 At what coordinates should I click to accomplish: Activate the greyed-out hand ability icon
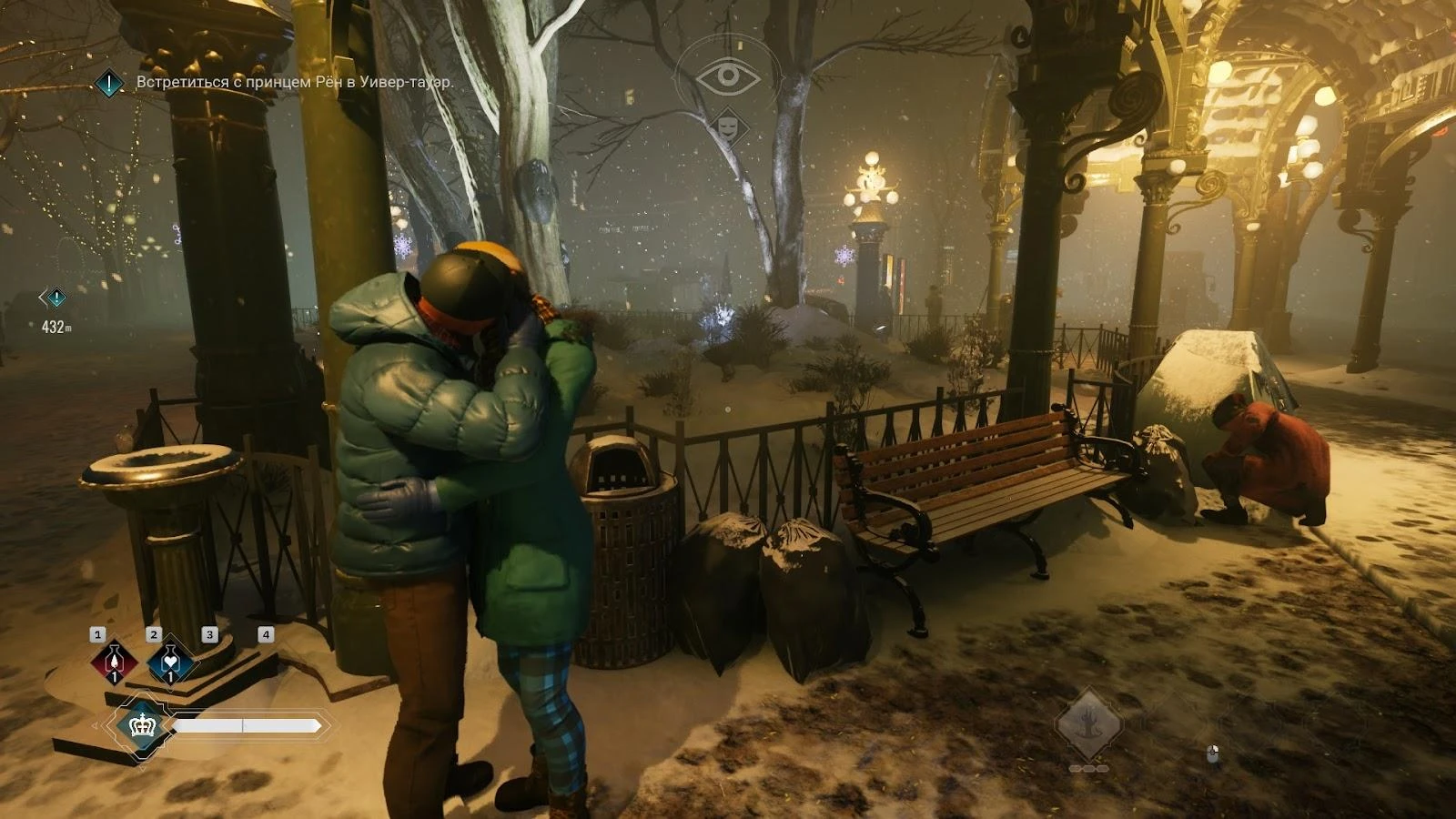point(1087,725)
